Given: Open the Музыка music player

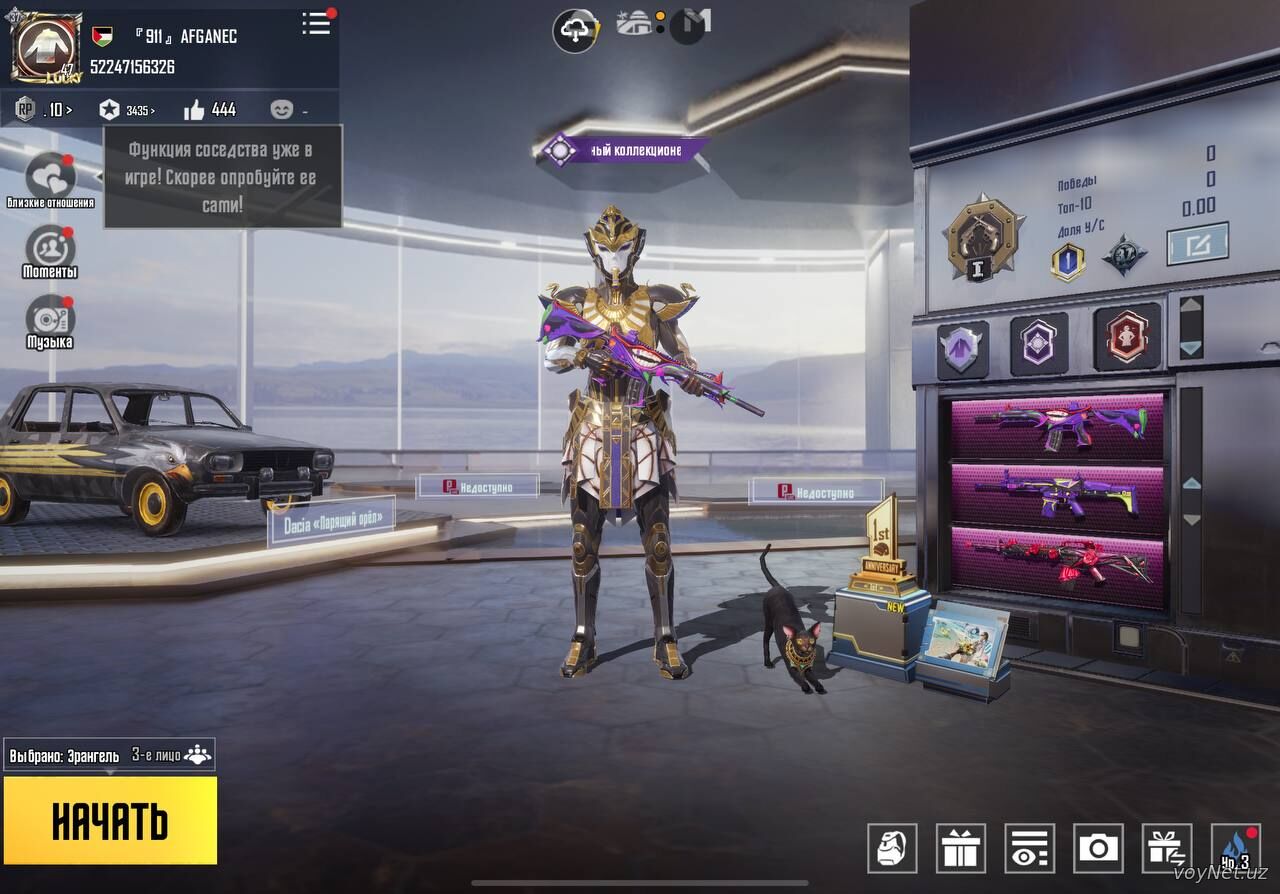Looking at the screenshot, I should tap(50, 318).
